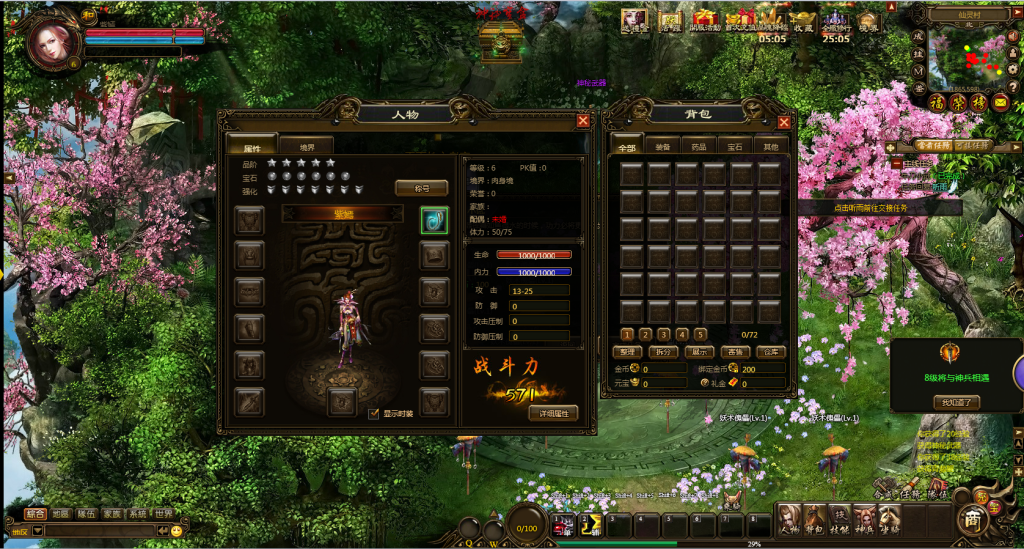
Task: Switch to the 境界 tab
Action: 307,147
